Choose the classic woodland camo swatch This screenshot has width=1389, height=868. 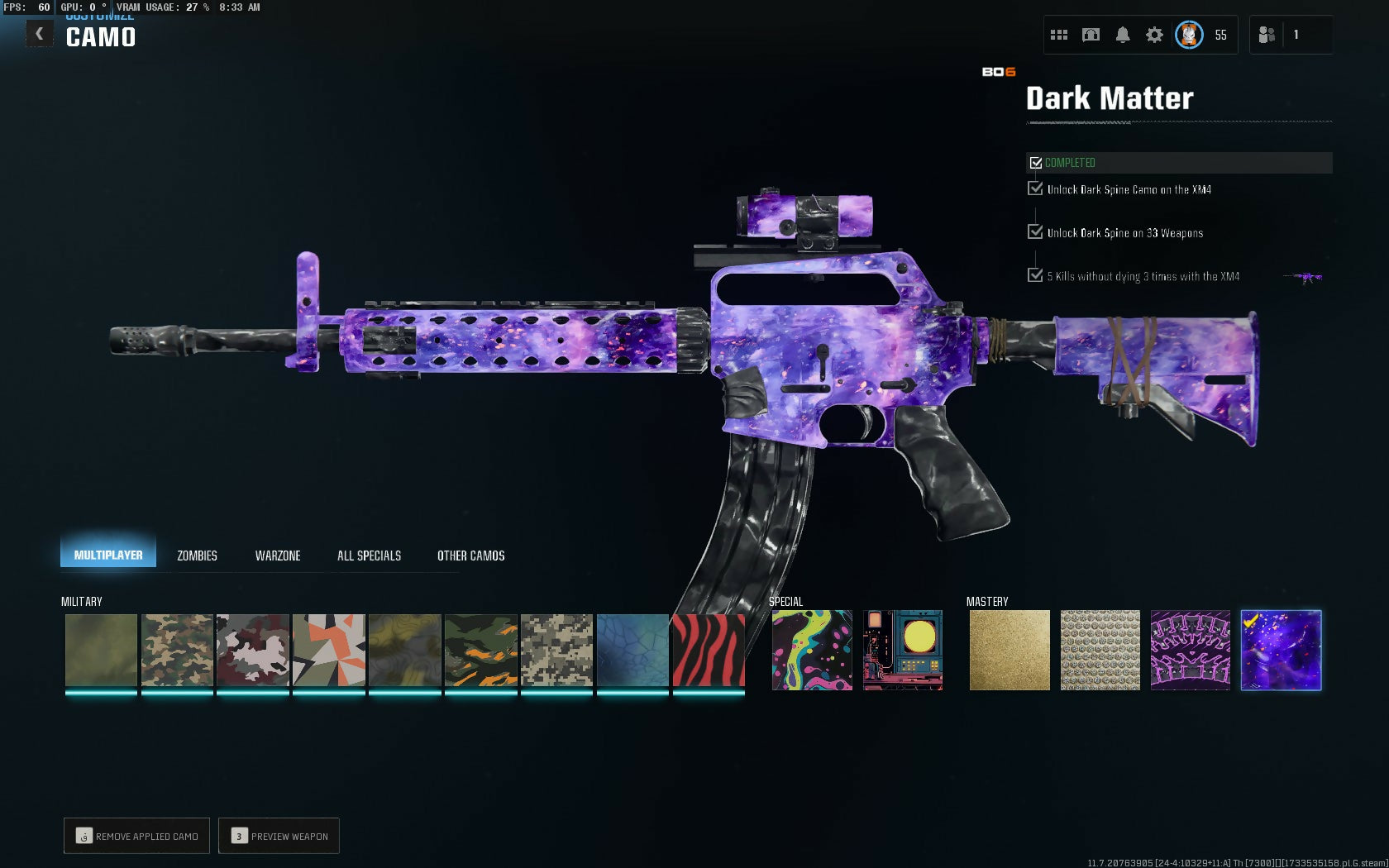[x=177, y=650]
